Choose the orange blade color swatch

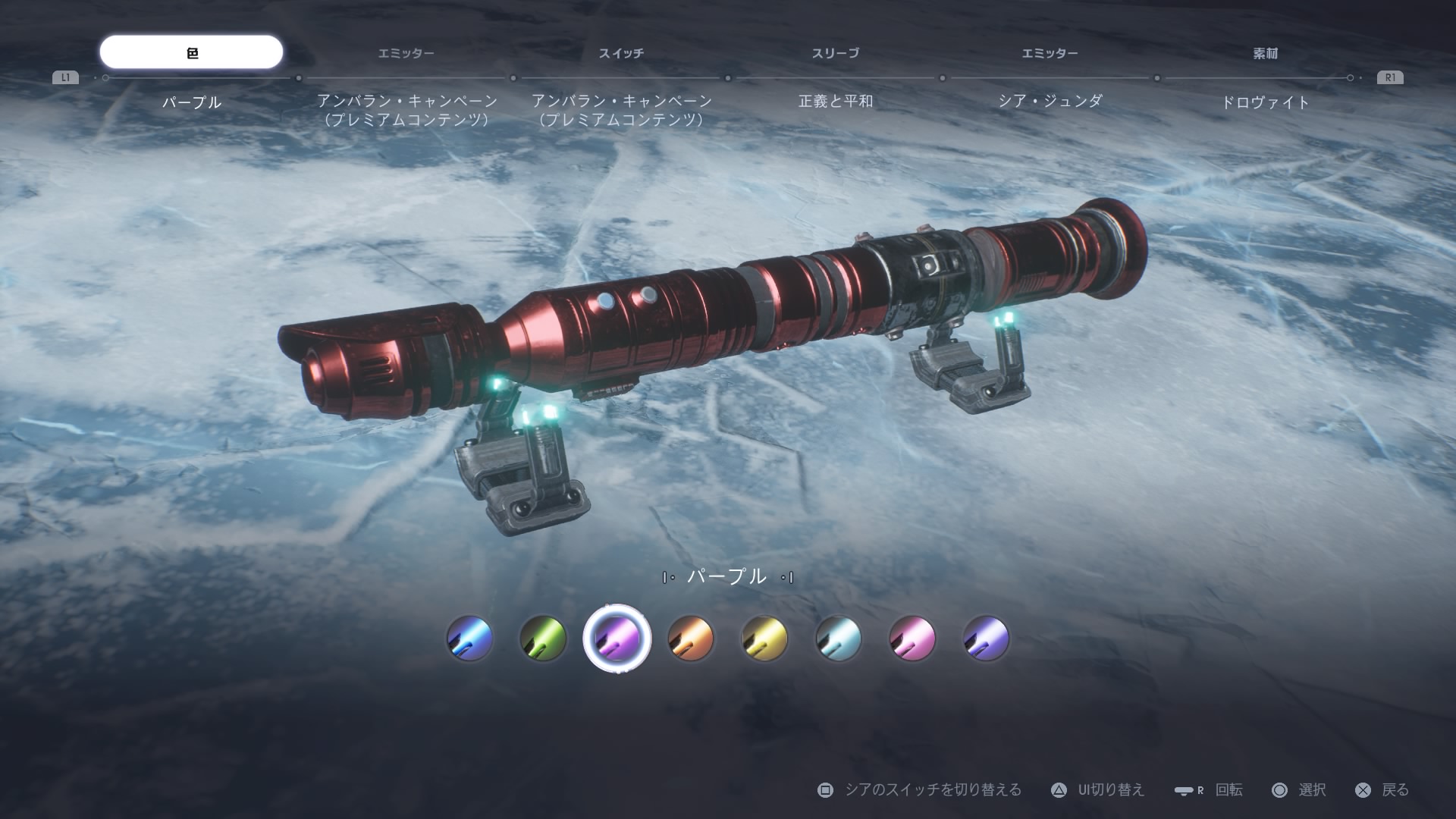(x=690, y=639)
